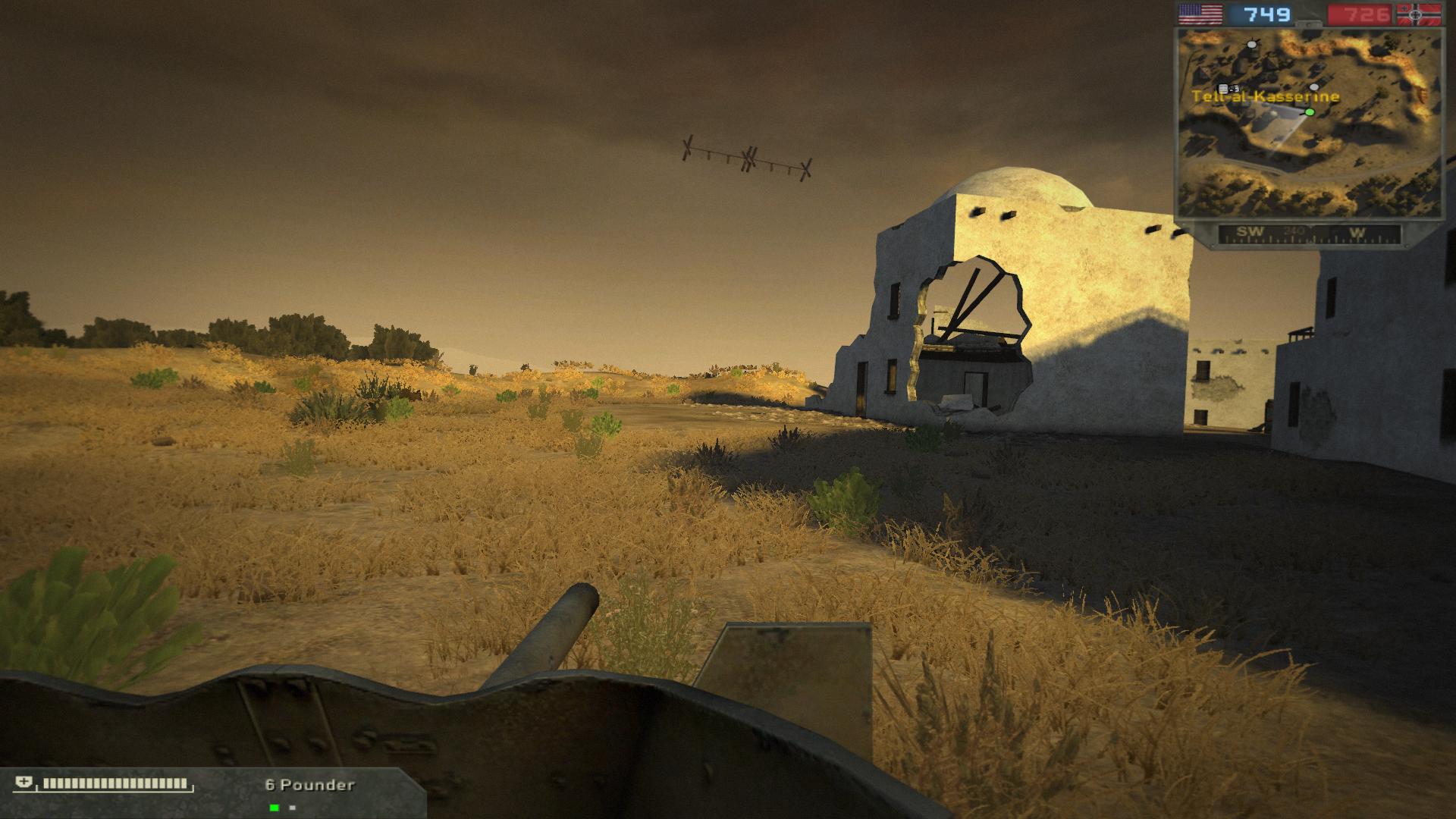The width and height of the screenshot is (1456, 819).
Task: Click the Tell-al-Kasserine control point label
Action: (1265, 97)
